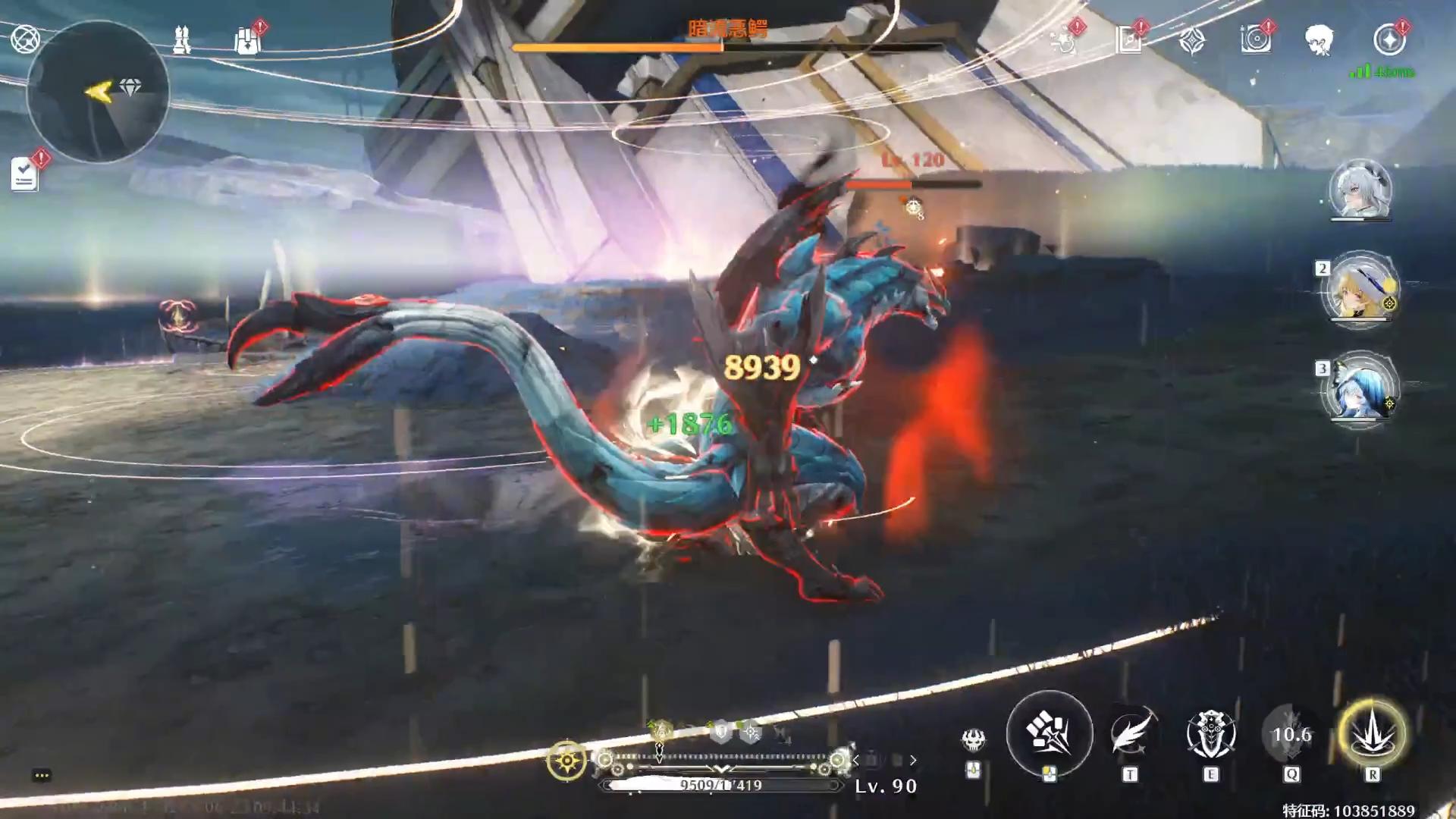The height and width of the screenshot is (819, 1456).
Task: Unleash the glowing yellow ultimate skill
Action: coord(1373,734)
